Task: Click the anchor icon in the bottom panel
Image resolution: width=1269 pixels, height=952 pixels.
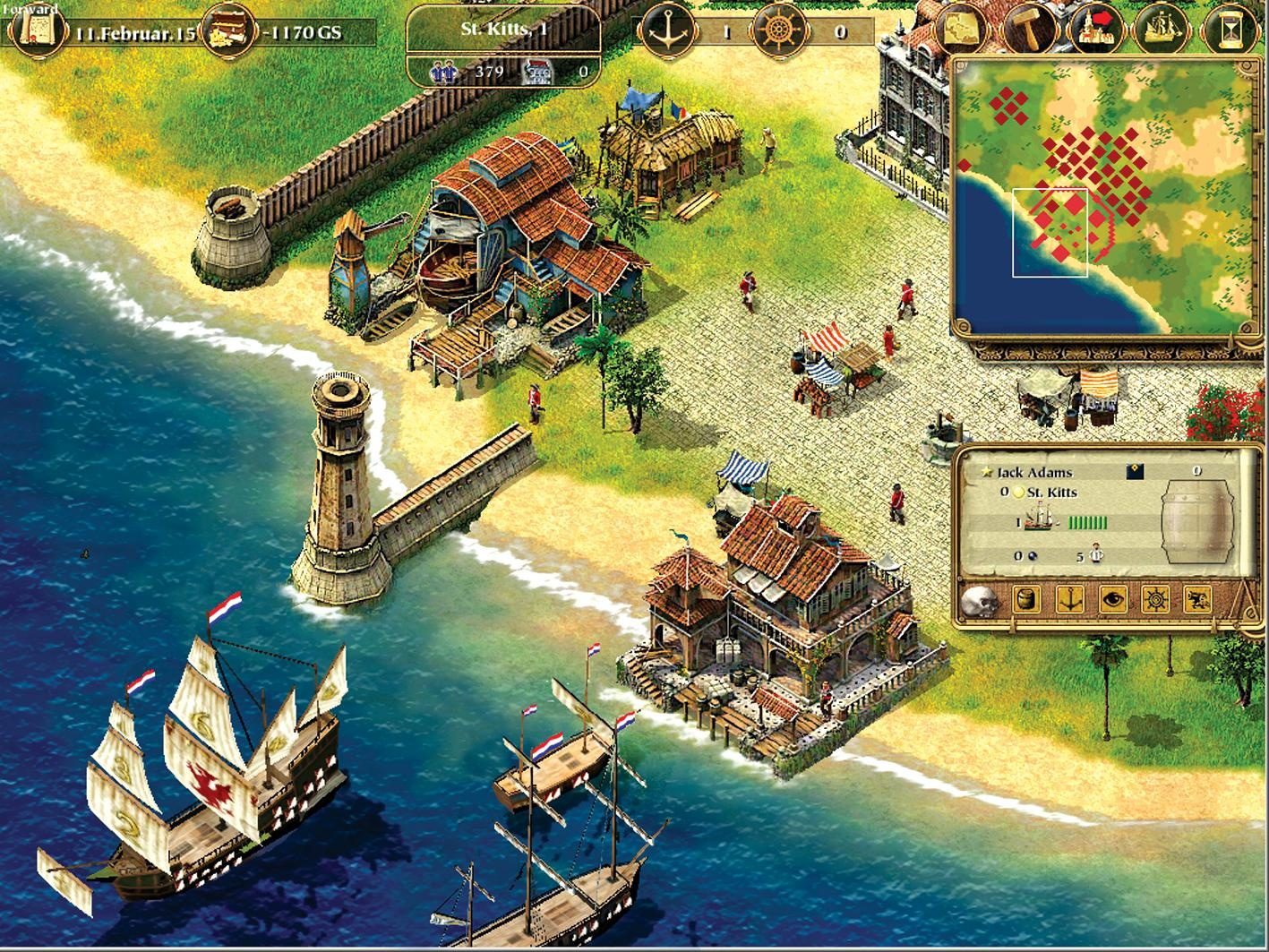Action: click(x=1070, y=600)
